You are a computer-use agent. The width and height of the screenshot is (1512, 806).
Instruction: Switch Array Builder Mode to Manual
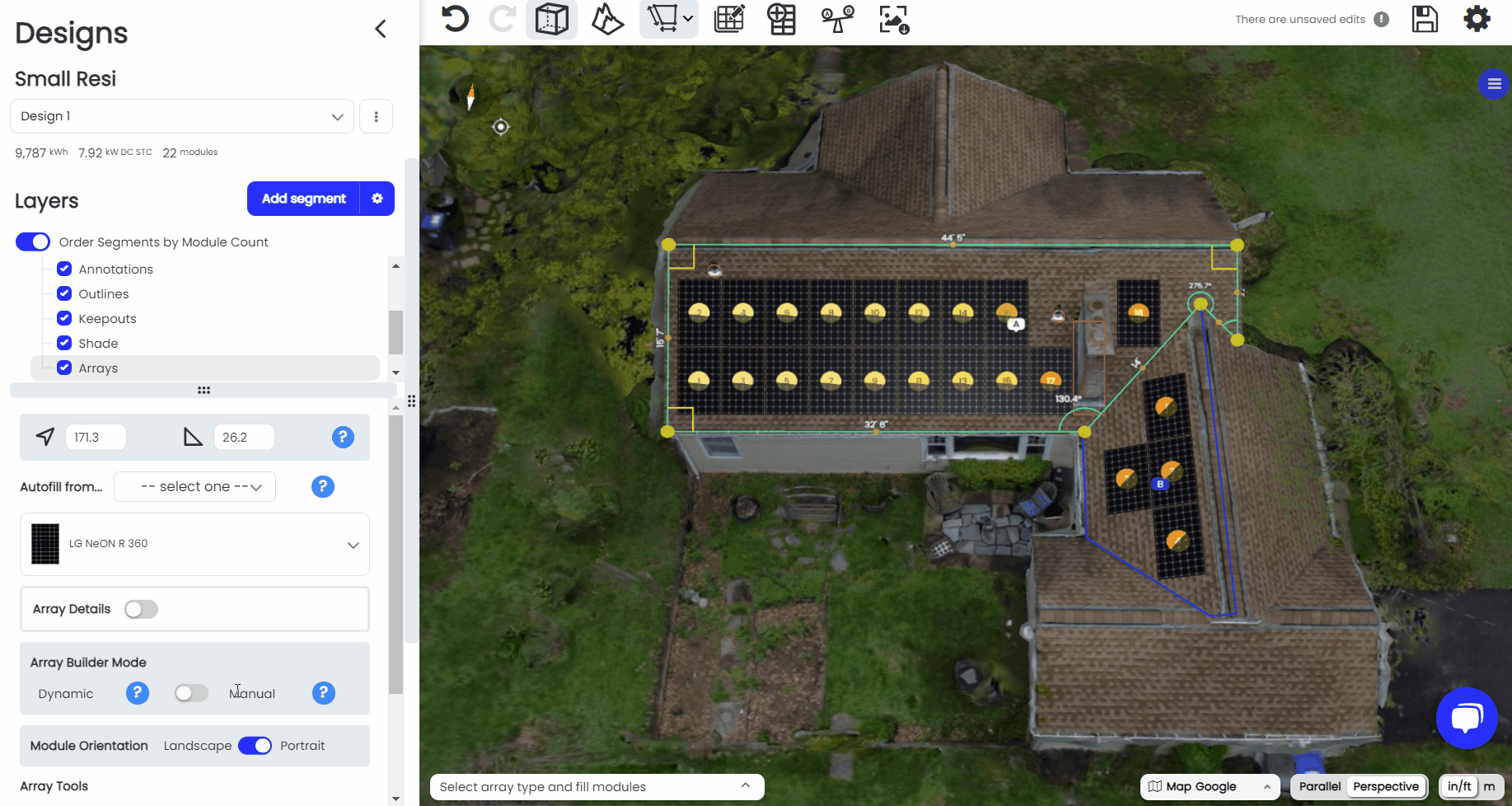(x=191, y=693)
